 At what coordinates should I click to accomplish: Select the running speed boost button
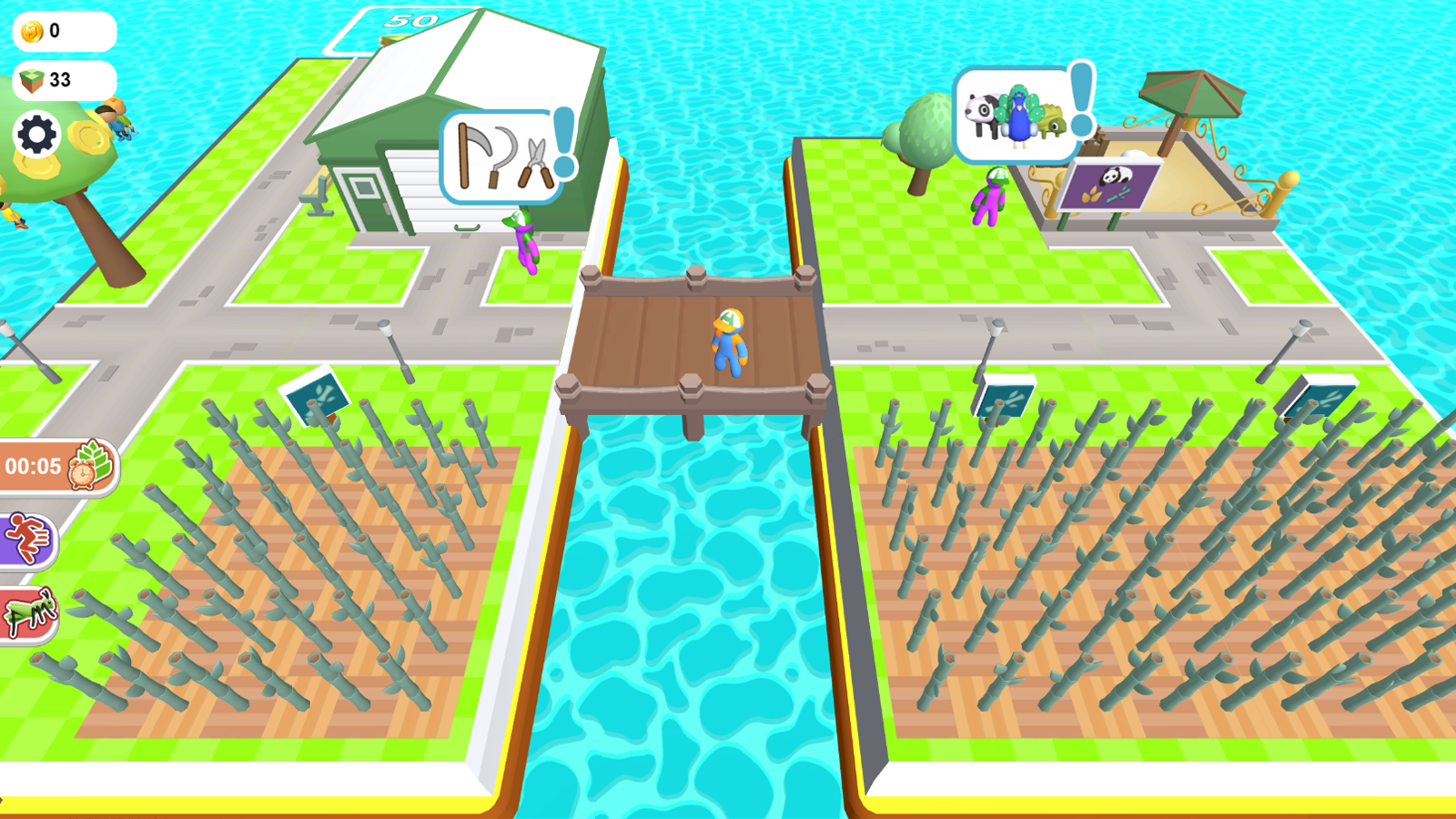pyautogui.click(x=27, y=537)
